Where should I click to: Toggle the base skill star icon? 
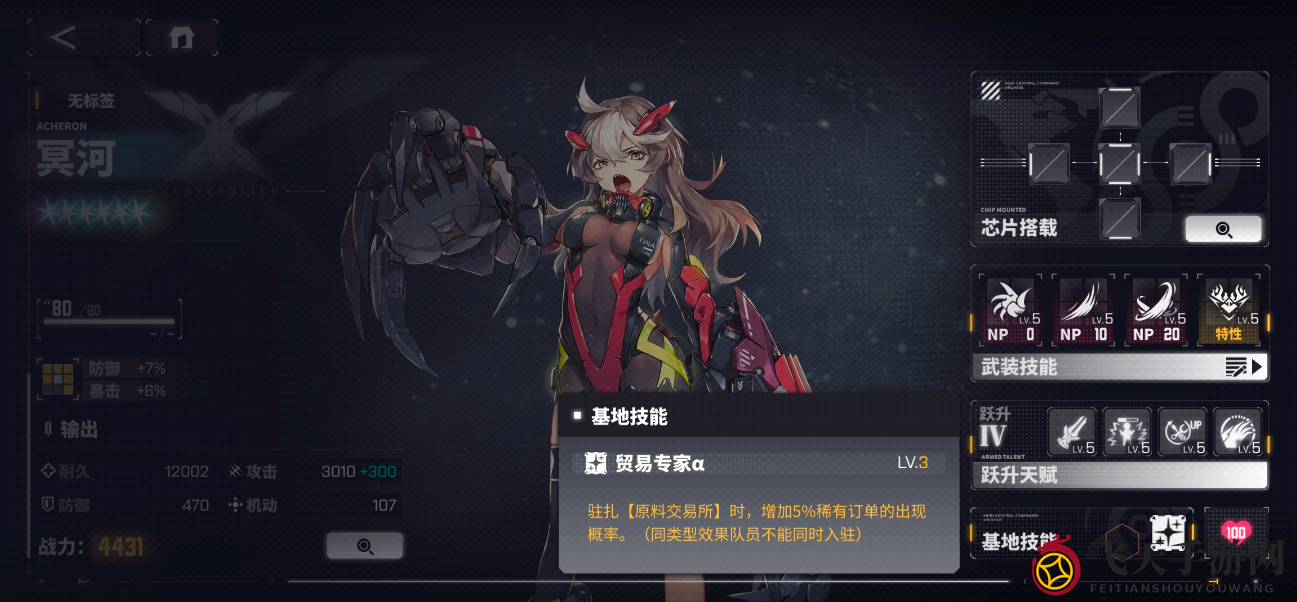[1167, 534]
